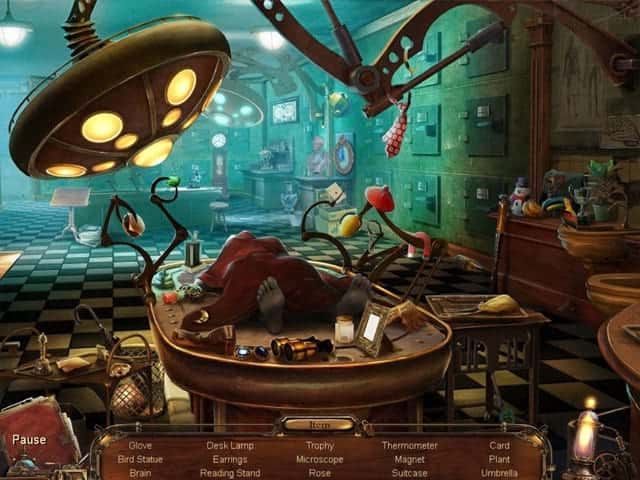640x480 pixels.
Task: Pick Rose from the item list
Action: 320,473
